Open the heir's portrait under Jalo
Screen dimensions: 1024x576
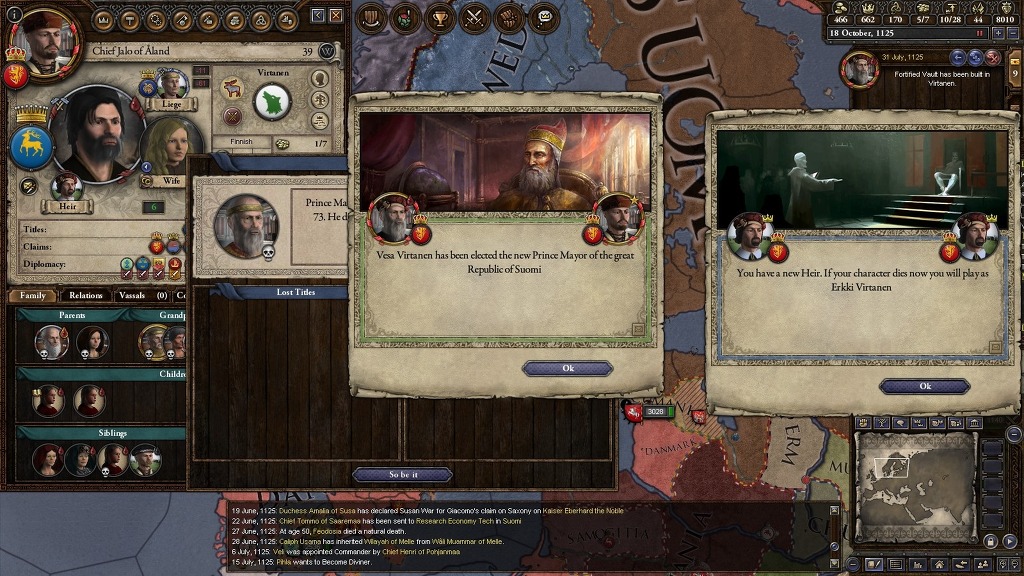(67, 187)
